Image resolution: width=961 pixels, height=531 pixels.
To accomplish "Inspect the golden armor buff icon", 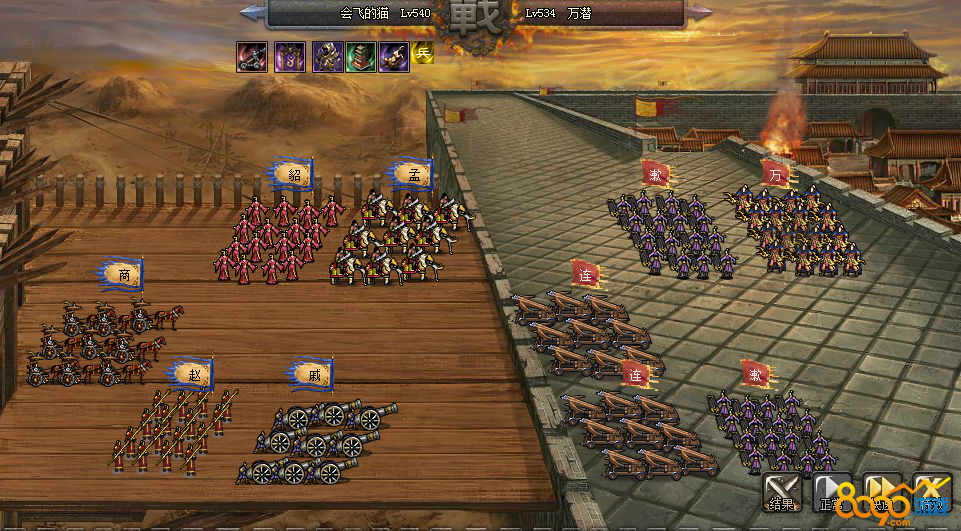I will (x=328, y=56).
